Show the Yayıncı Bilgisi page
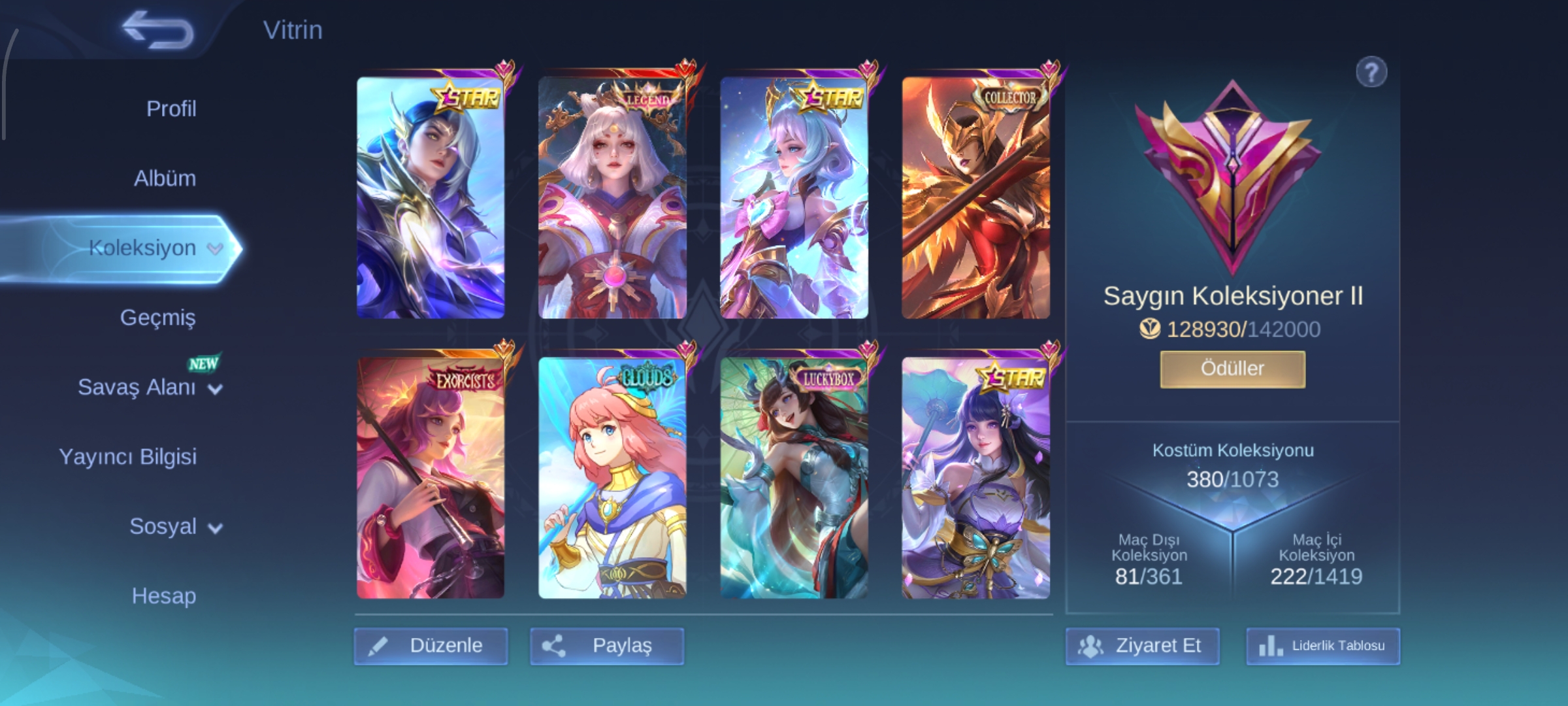Image resolution: width=1568 pixels, height=706 pixels. click(128, 457)
